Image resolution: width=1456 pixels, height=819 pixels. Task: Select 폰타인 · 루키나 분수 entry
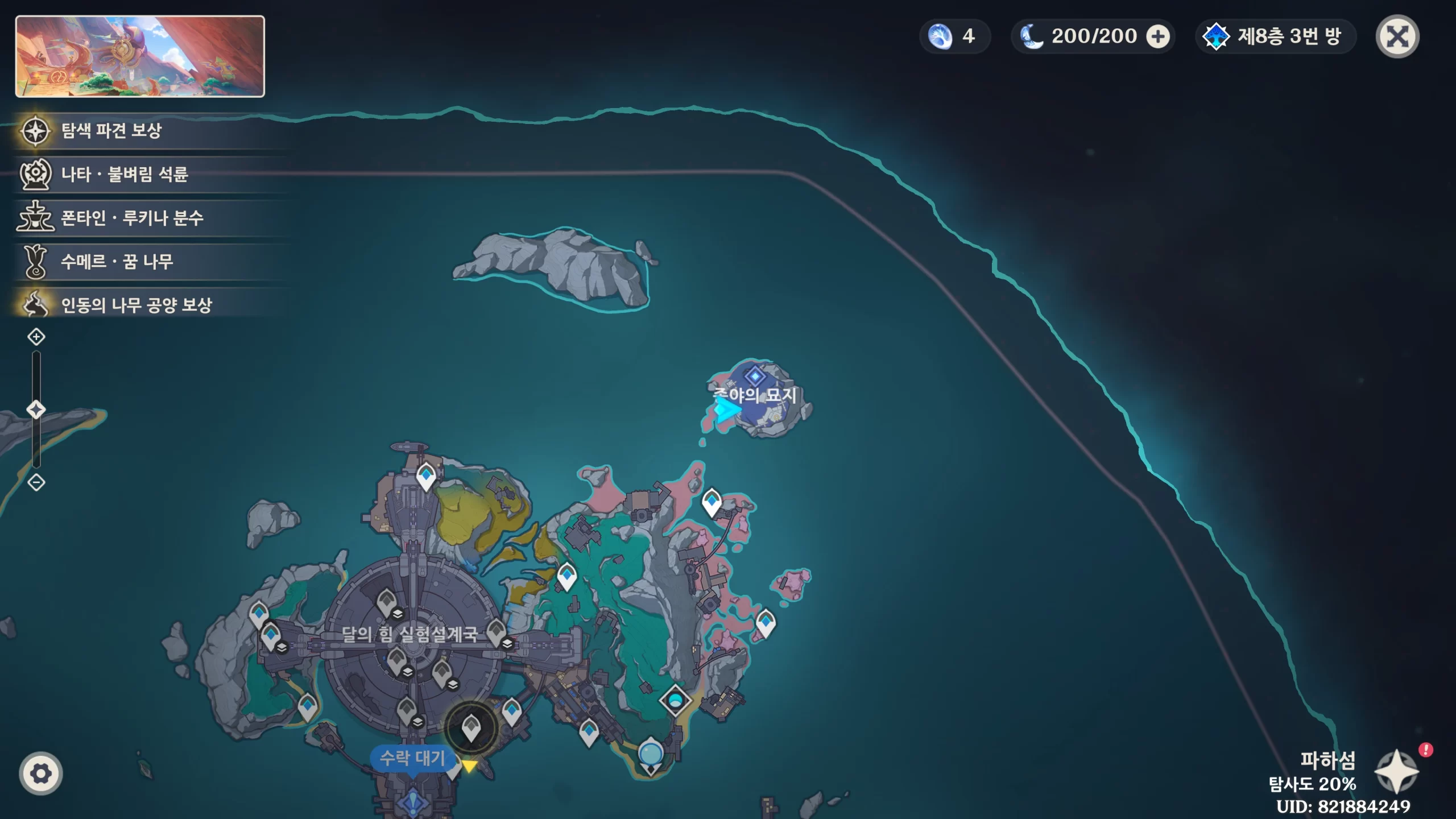(132, 218)
